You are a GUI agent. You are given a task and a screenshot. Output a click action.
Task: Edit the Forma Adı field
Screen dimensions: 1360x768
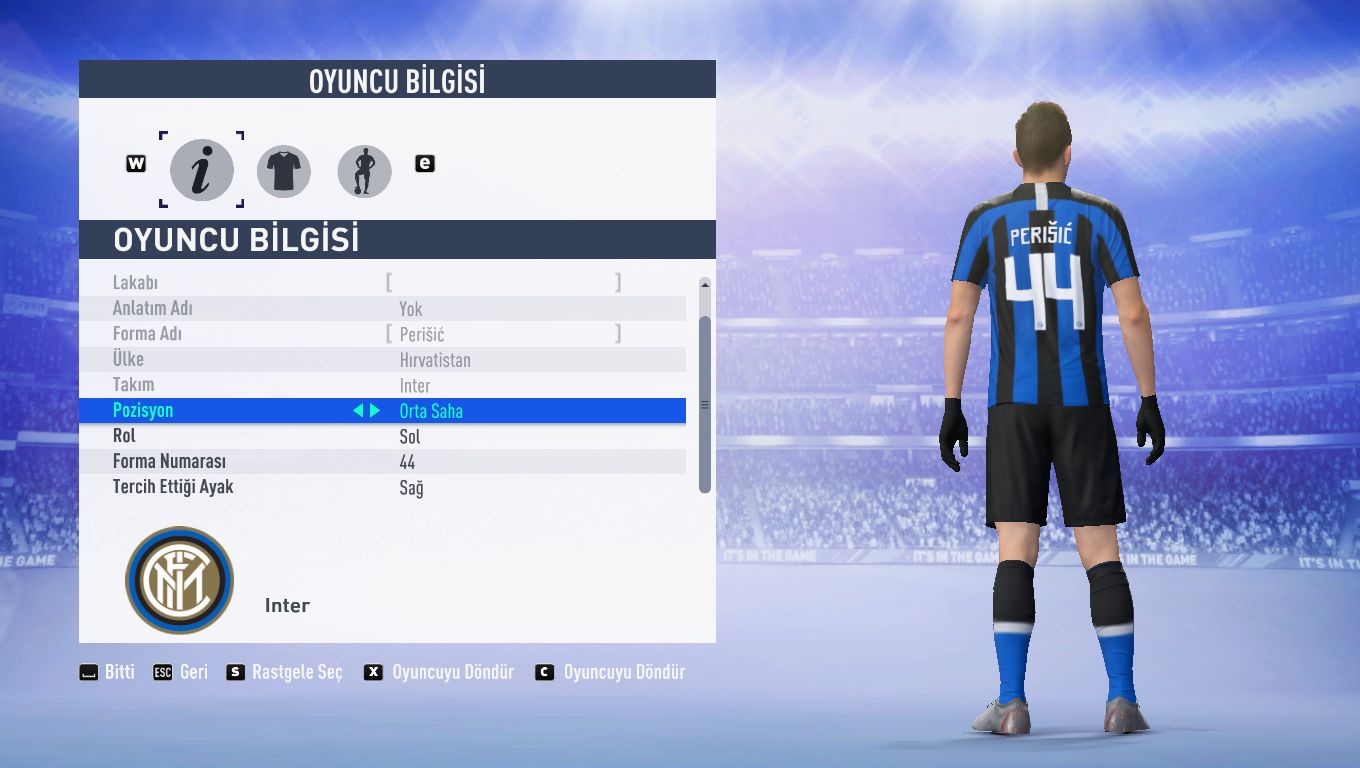503,334
